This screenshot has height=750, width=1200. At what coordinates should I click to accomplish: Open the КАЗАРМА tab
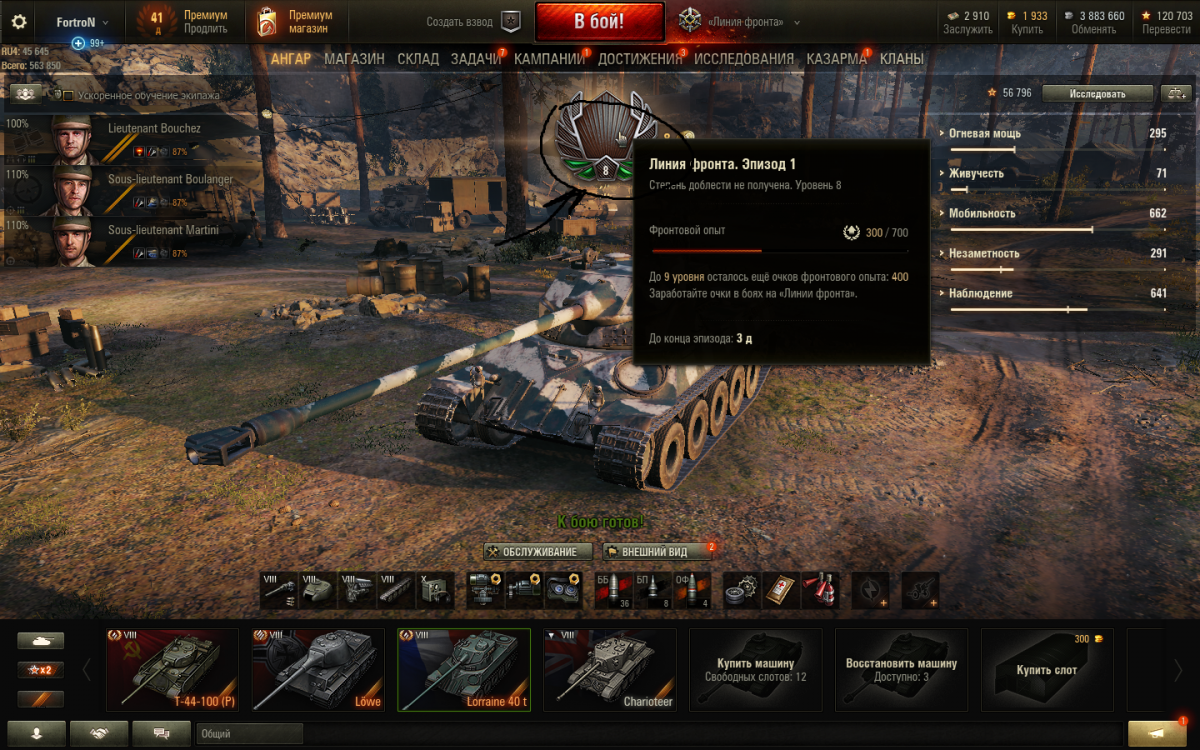pos(836,59)
